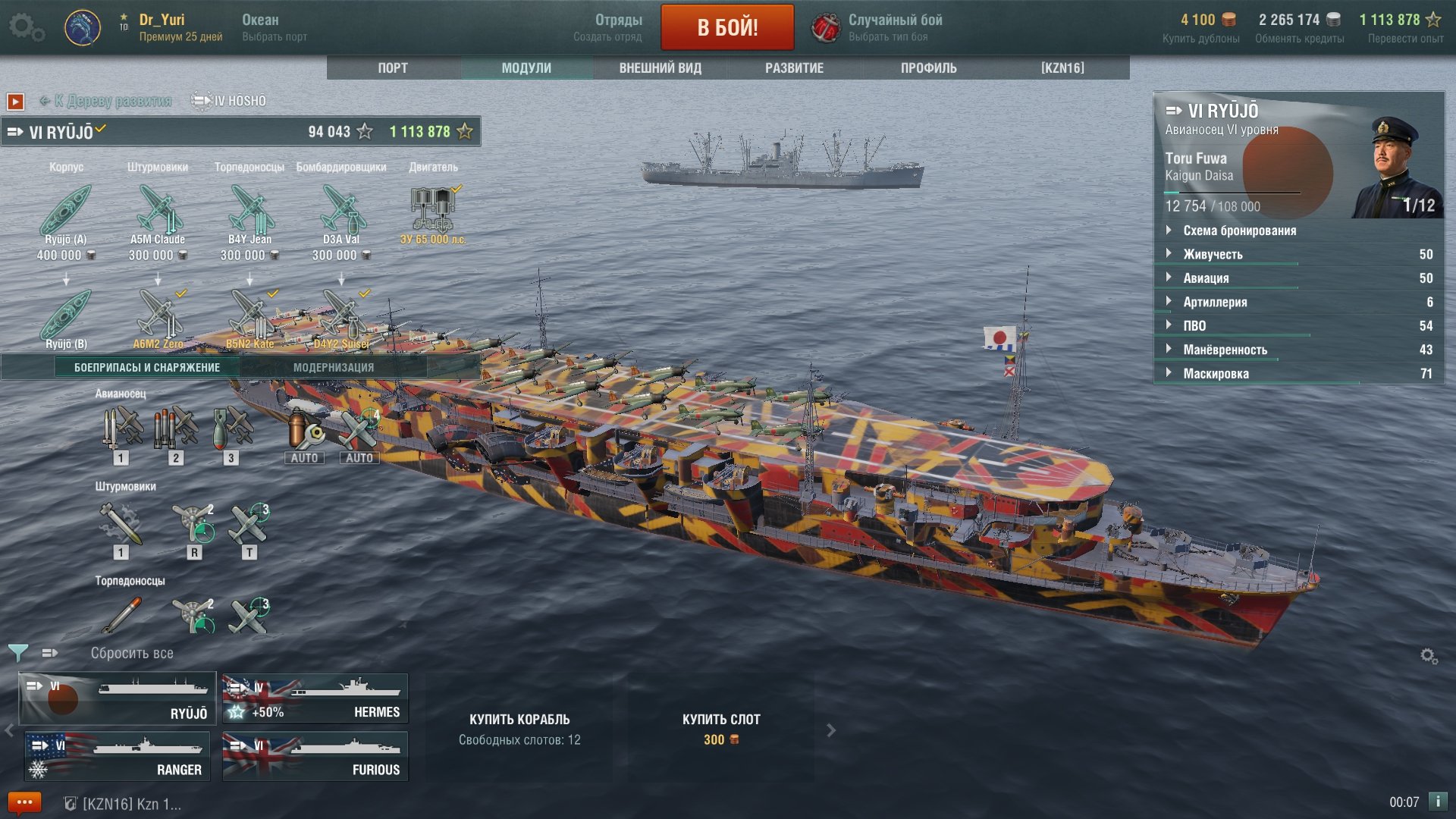This screenshot has width=1456, height=819.
Task: Expand the Схема бронирования section
Action: tap(1239, 231)
